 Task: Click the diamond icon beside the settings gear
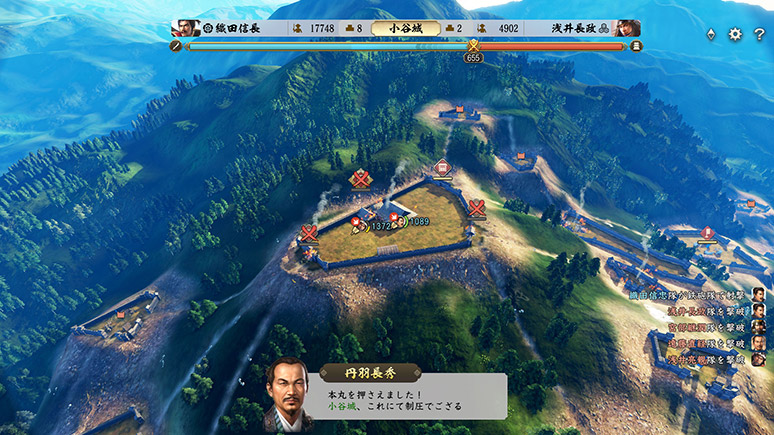711,34
